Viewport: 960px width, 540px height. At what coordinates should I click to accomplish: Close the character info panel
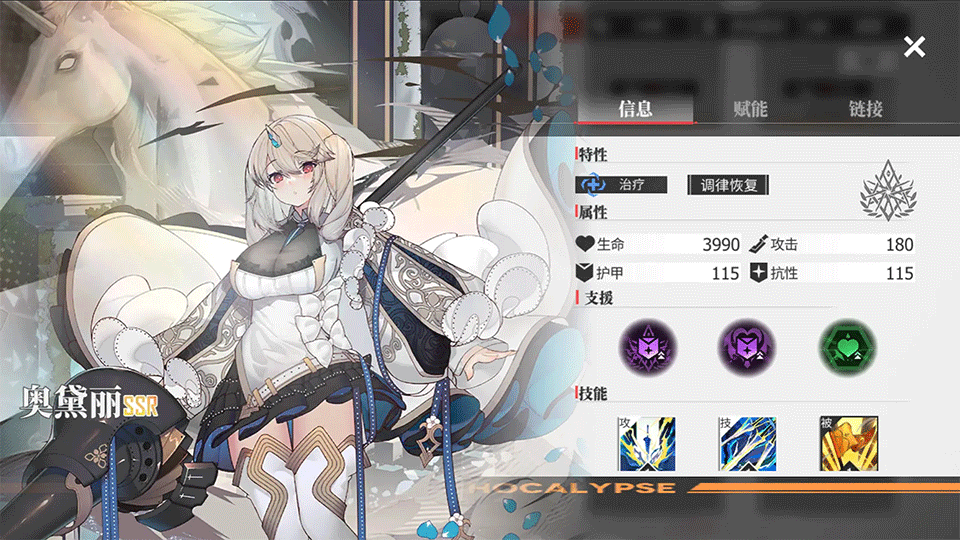tap(914, 46)
